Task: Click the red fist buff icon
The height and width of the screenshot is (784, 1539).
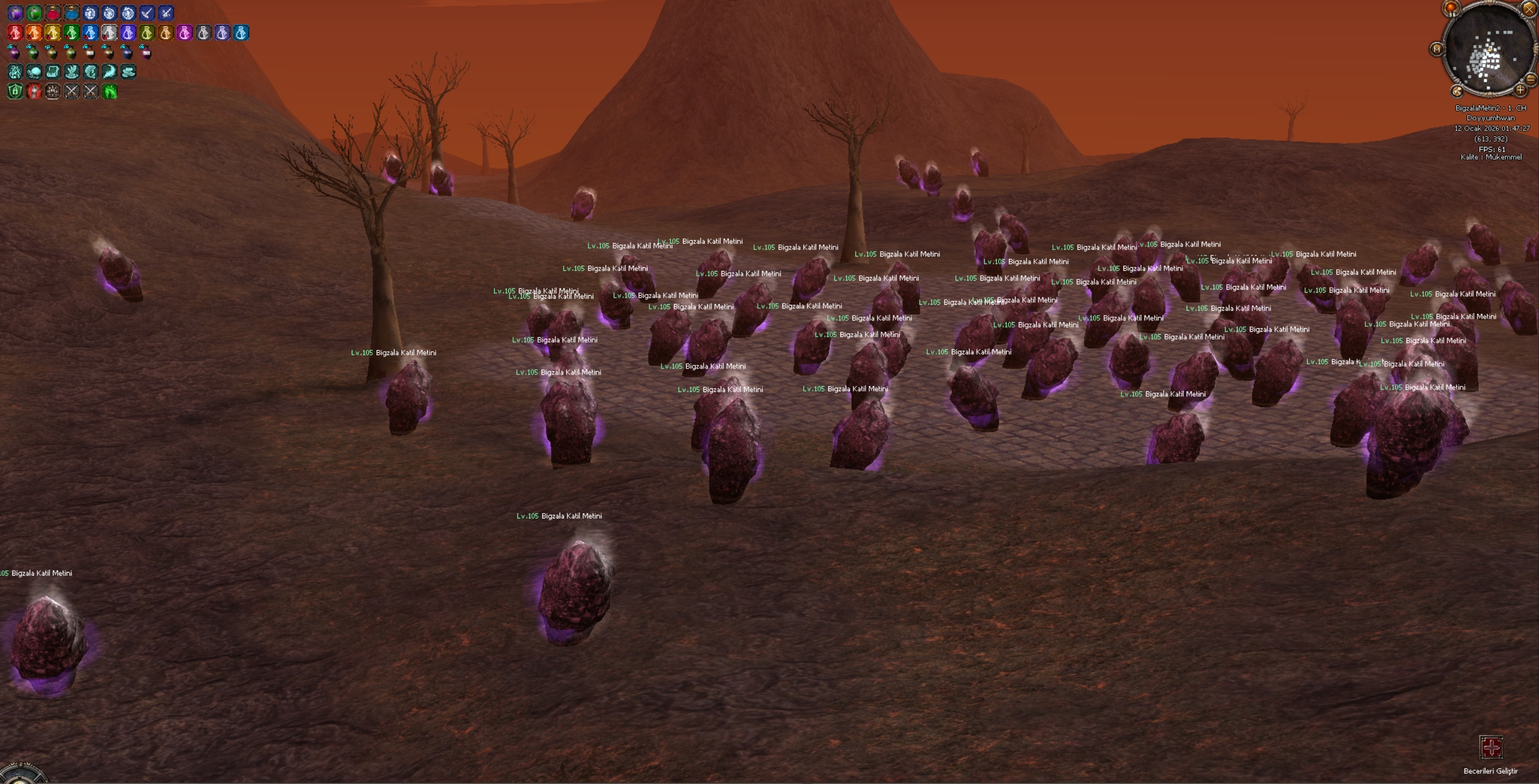Action: click(34, 92)
